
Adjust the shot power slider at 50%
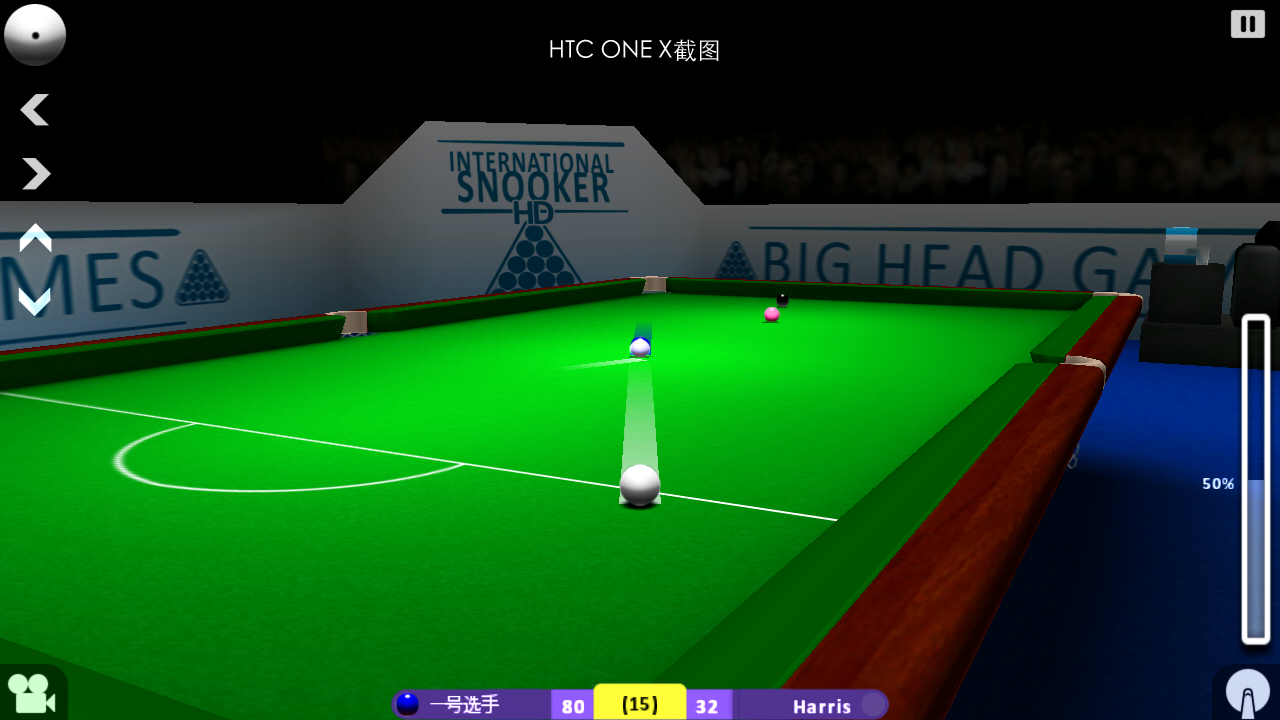click(x=1255, y=485)
